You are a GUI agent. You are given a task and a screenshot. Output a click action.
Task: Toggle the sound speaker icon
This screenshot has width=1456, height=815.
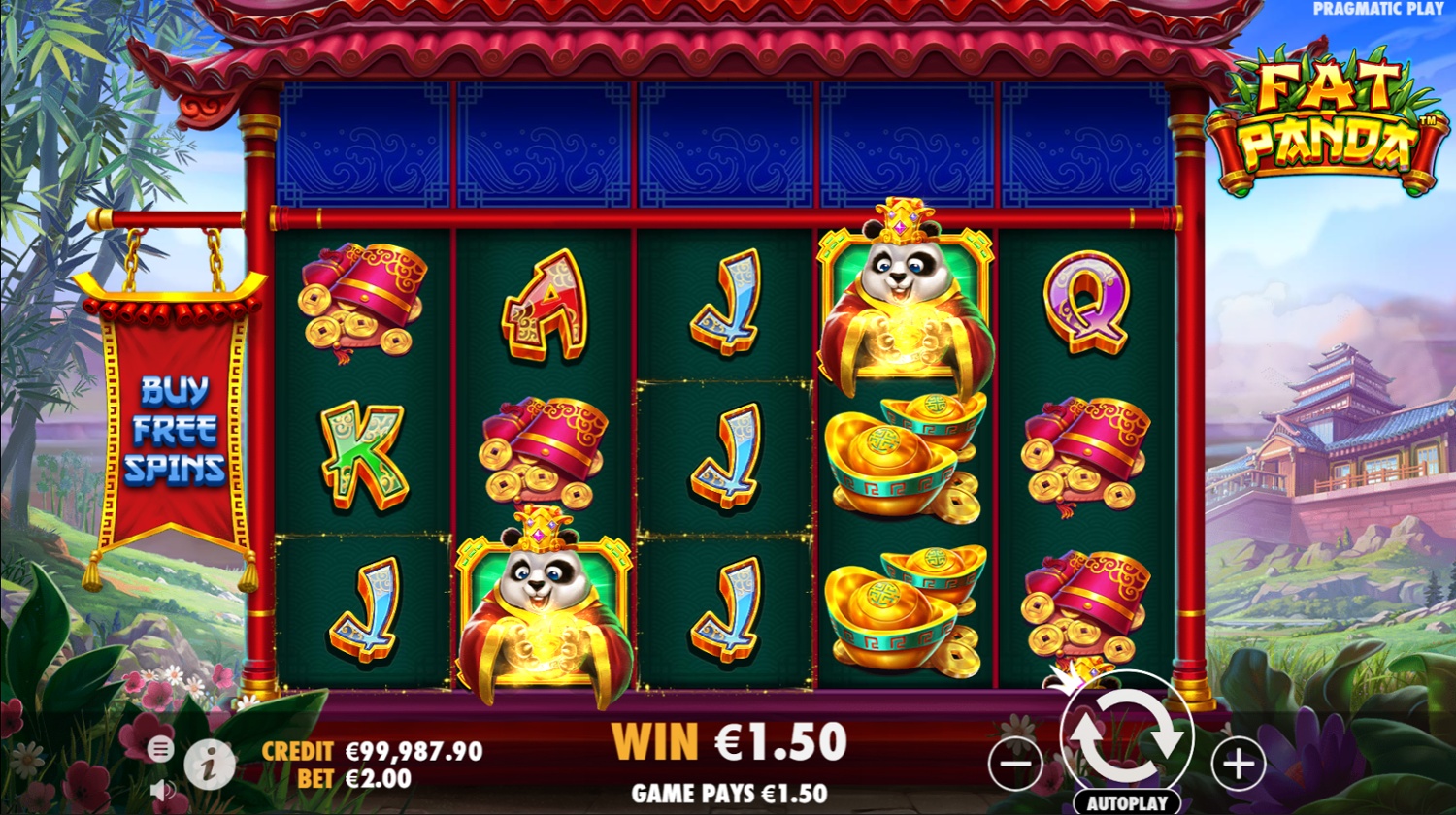point(161,790)
